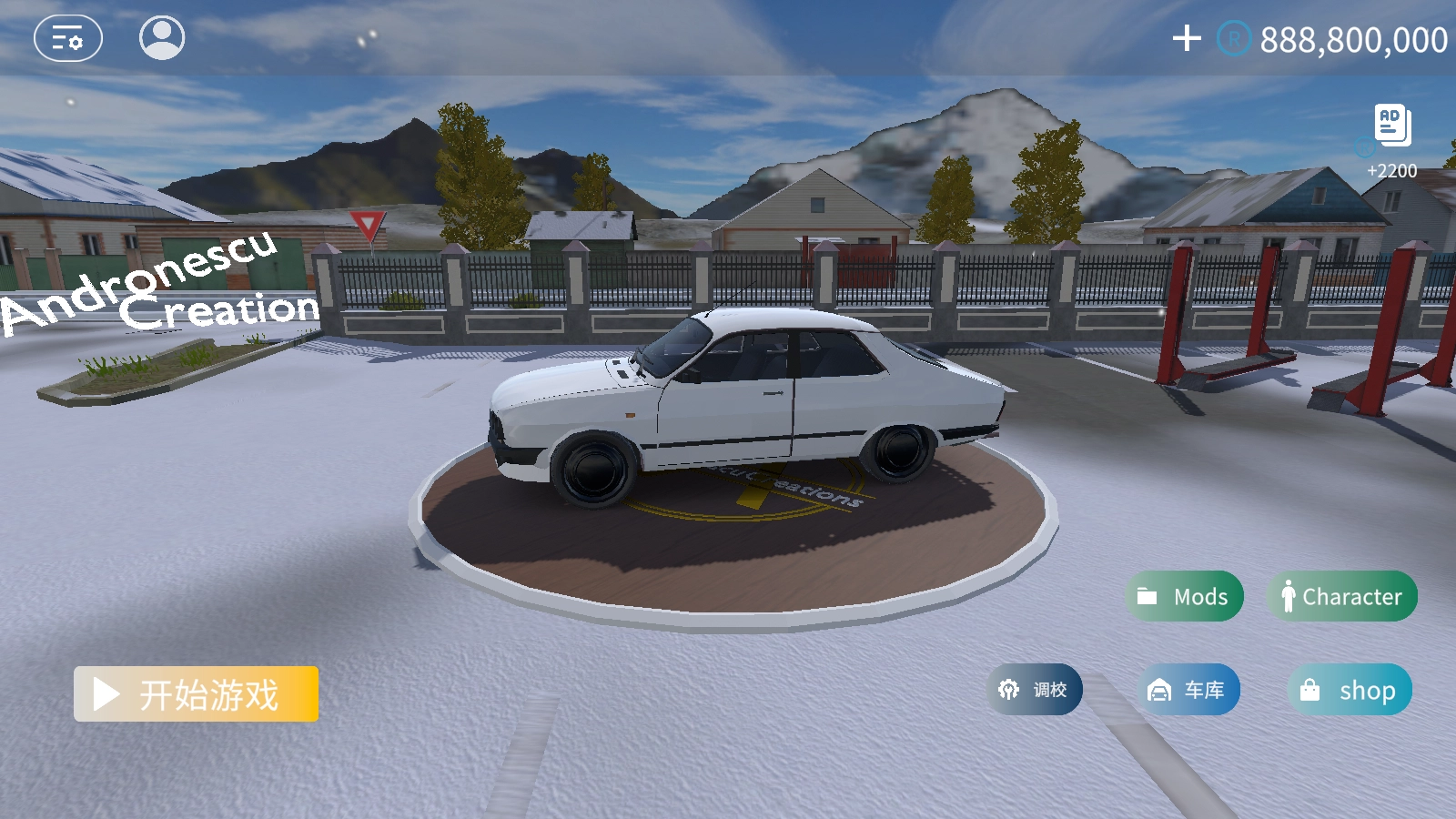Watch the AD for +2200 reward
The image size is (1456, 819).
click(1392, 127)
